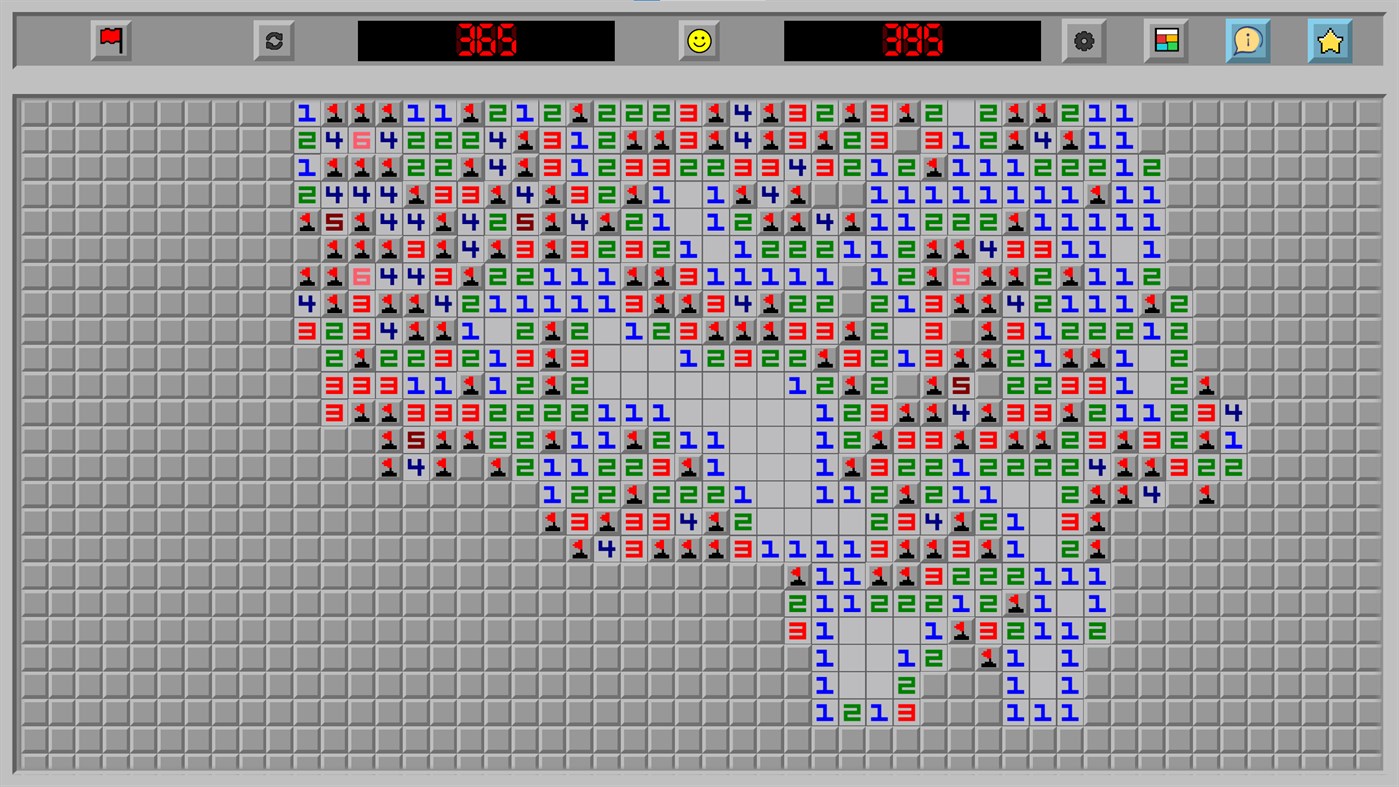The width and height of the screenshot is (1399, 787).
Task: Click the blue 4 near the board's right edge
Action: click(1235, 410)
